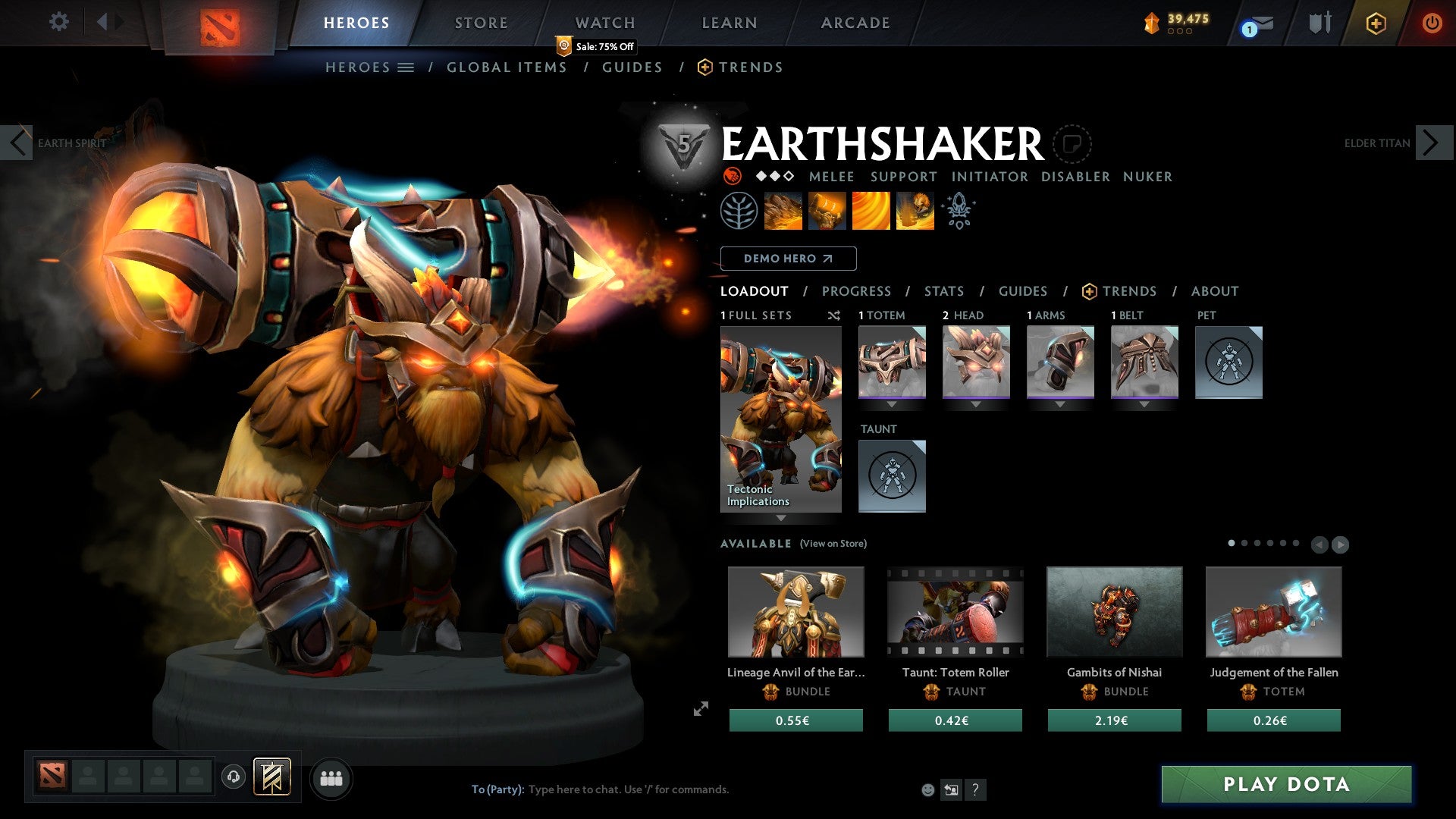
Task: Open the Elder Titan next hero arrow
Action: click(1429, 142)
